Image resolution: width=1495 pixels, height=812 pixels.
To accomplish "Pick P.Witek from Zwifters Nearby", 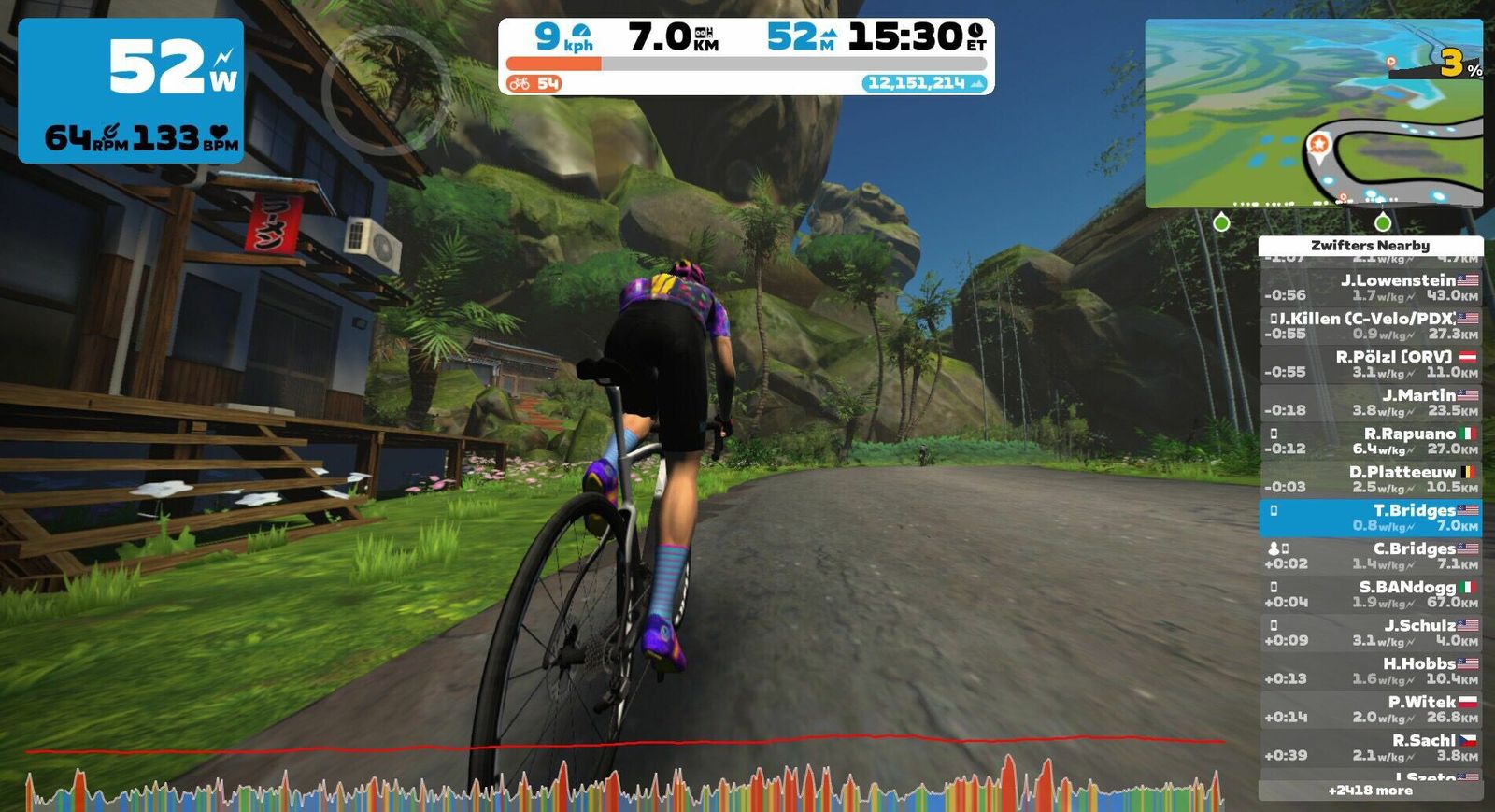I will 1371,709.
